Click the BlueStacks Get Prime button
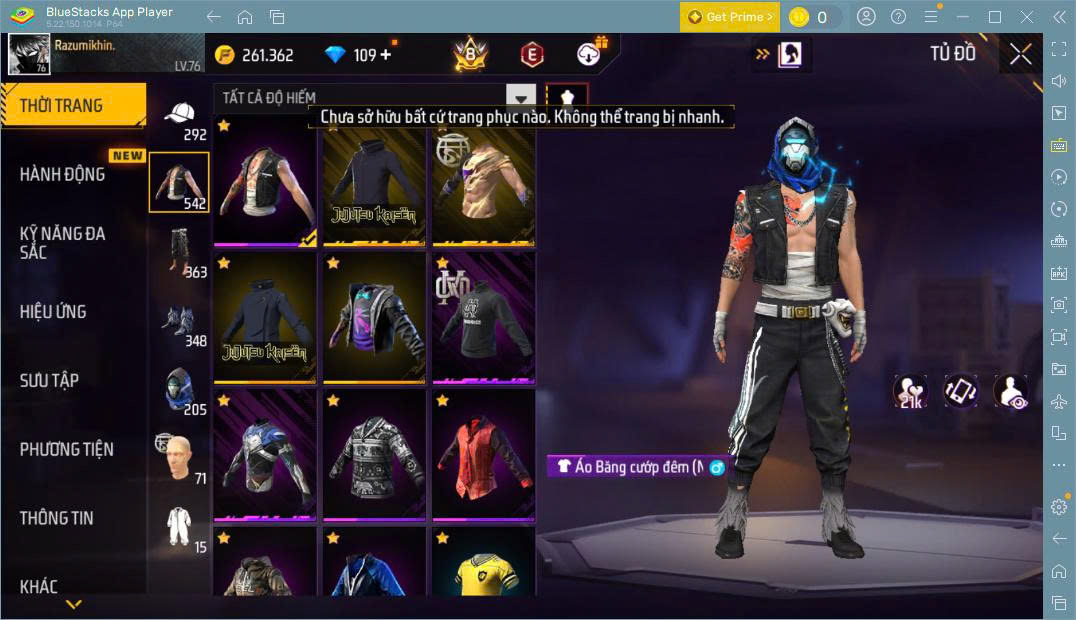1076x620 pixels. [729, 17]
